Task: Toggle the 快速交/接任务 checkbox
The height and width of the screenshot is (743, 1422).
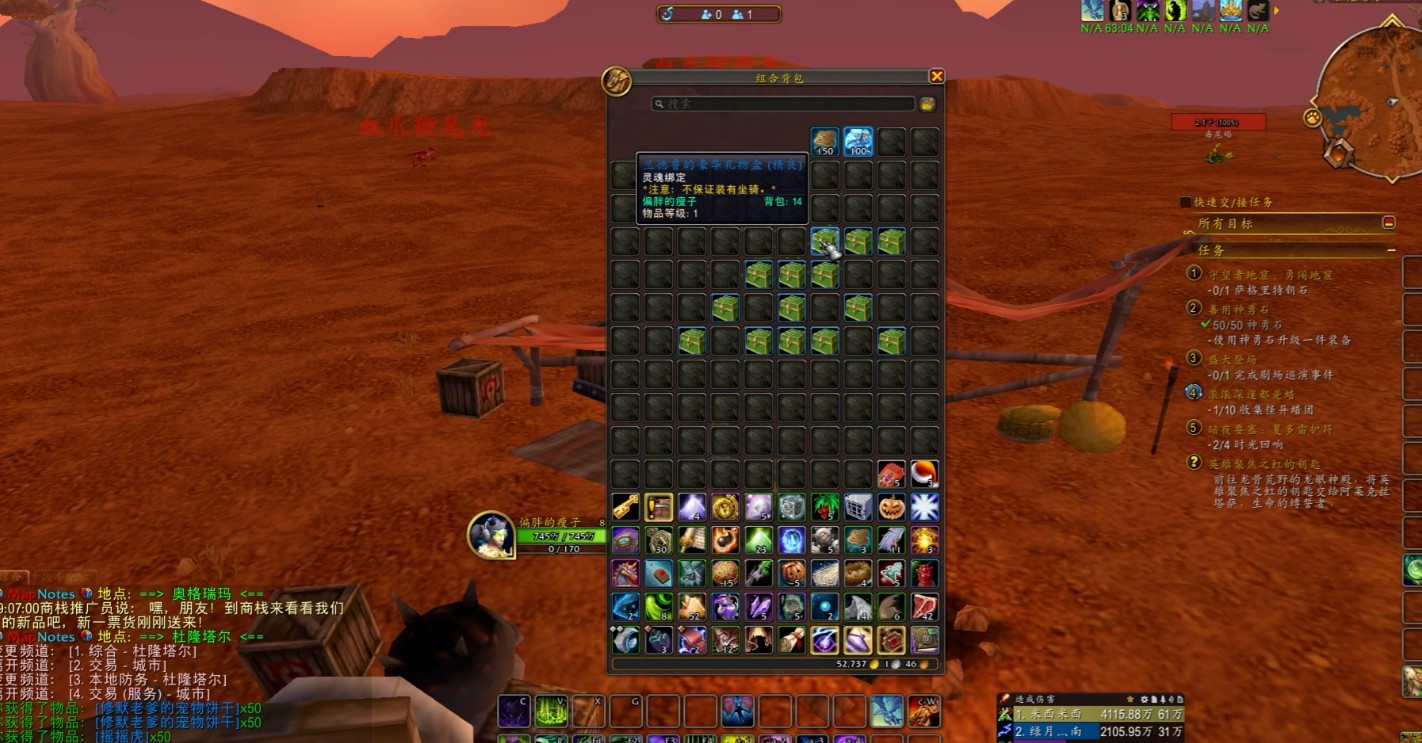Action: click(x=1186, y=202)
